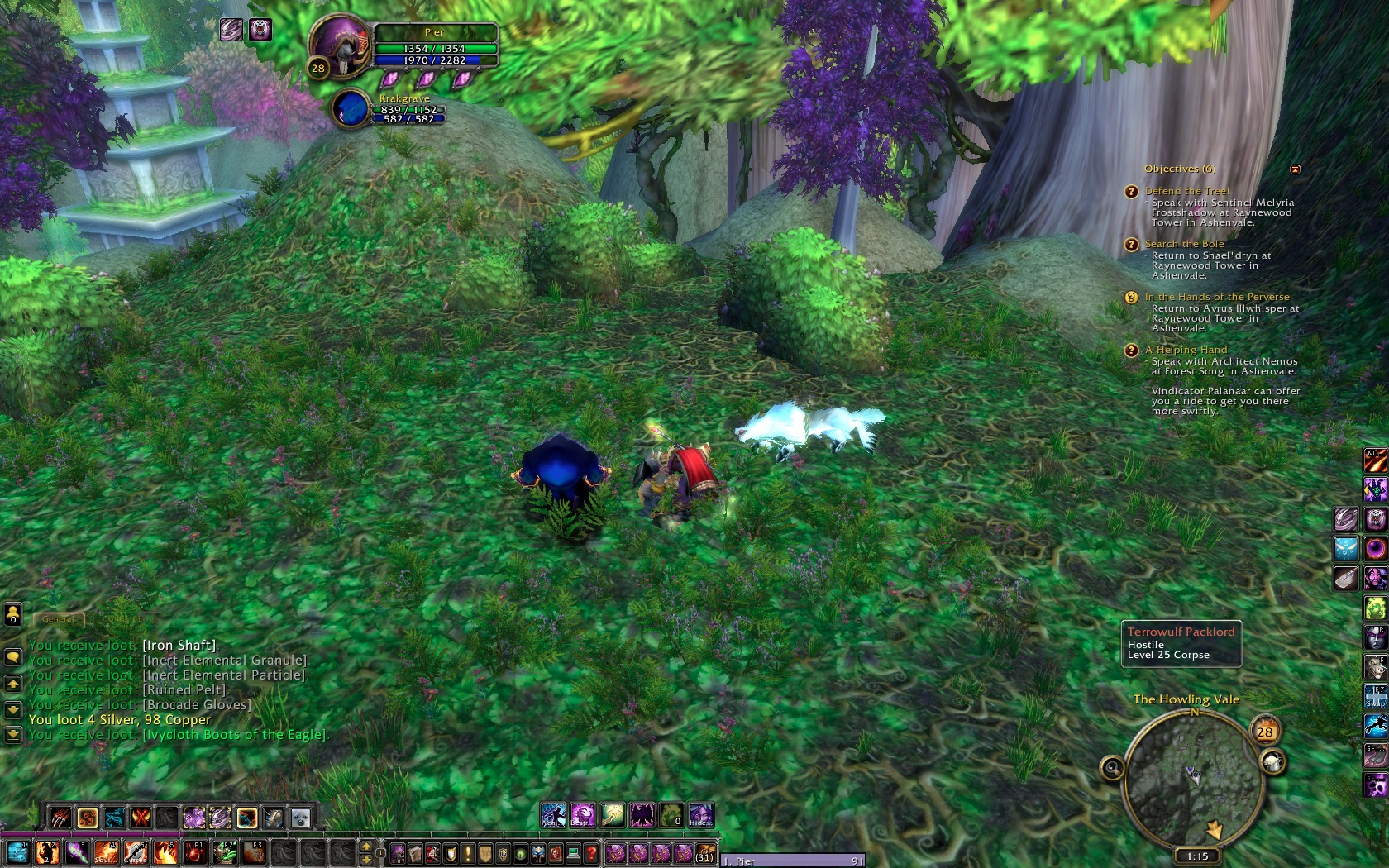The height and width of the screenshot is (868, 1389).
Task: Open the clock showing 1:15
Action: pyautogui.click(x=1197, y=856)
